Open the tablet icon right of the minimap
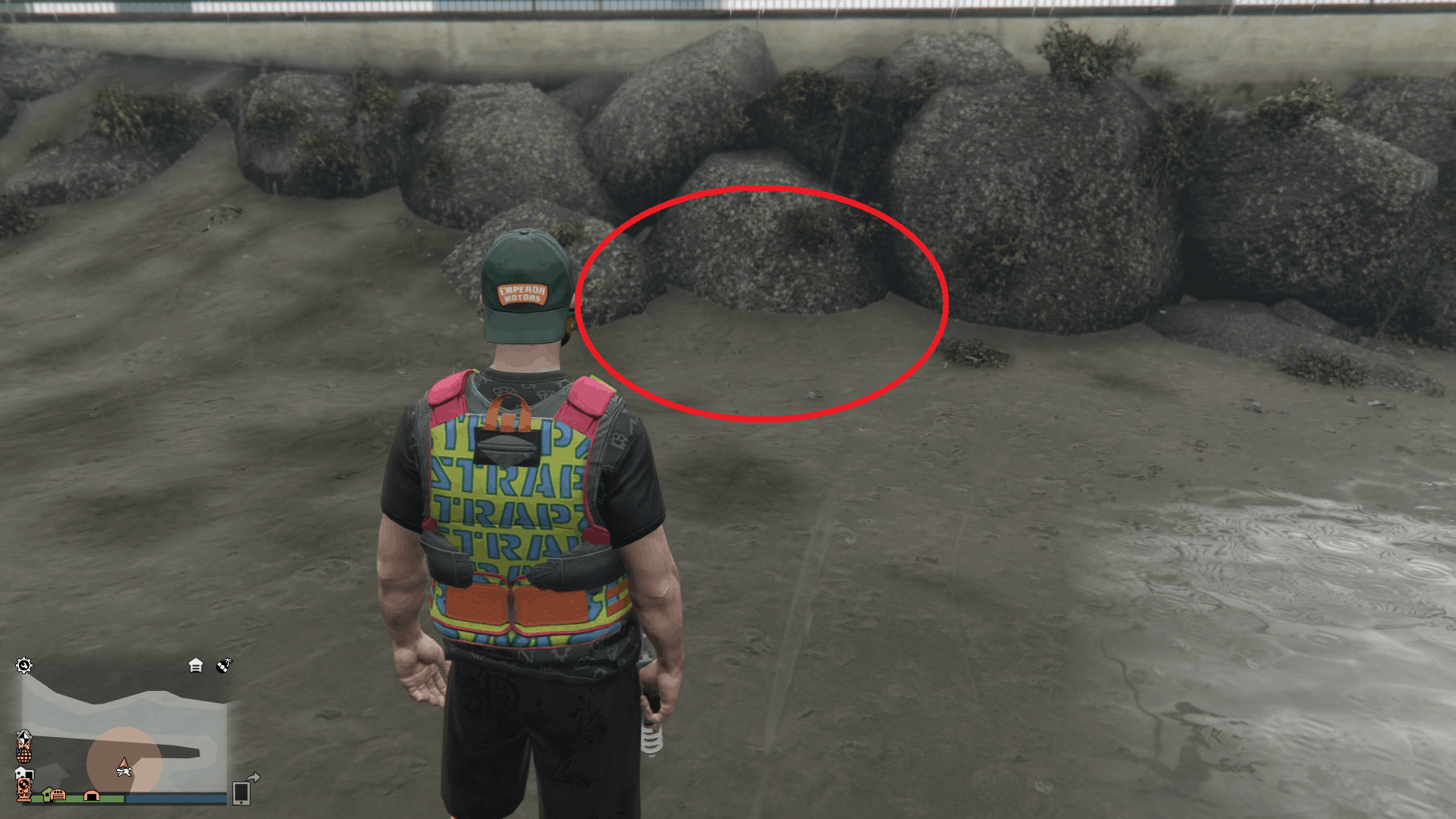The height and width of the screenshot is (819, 1456). (242, 795)
